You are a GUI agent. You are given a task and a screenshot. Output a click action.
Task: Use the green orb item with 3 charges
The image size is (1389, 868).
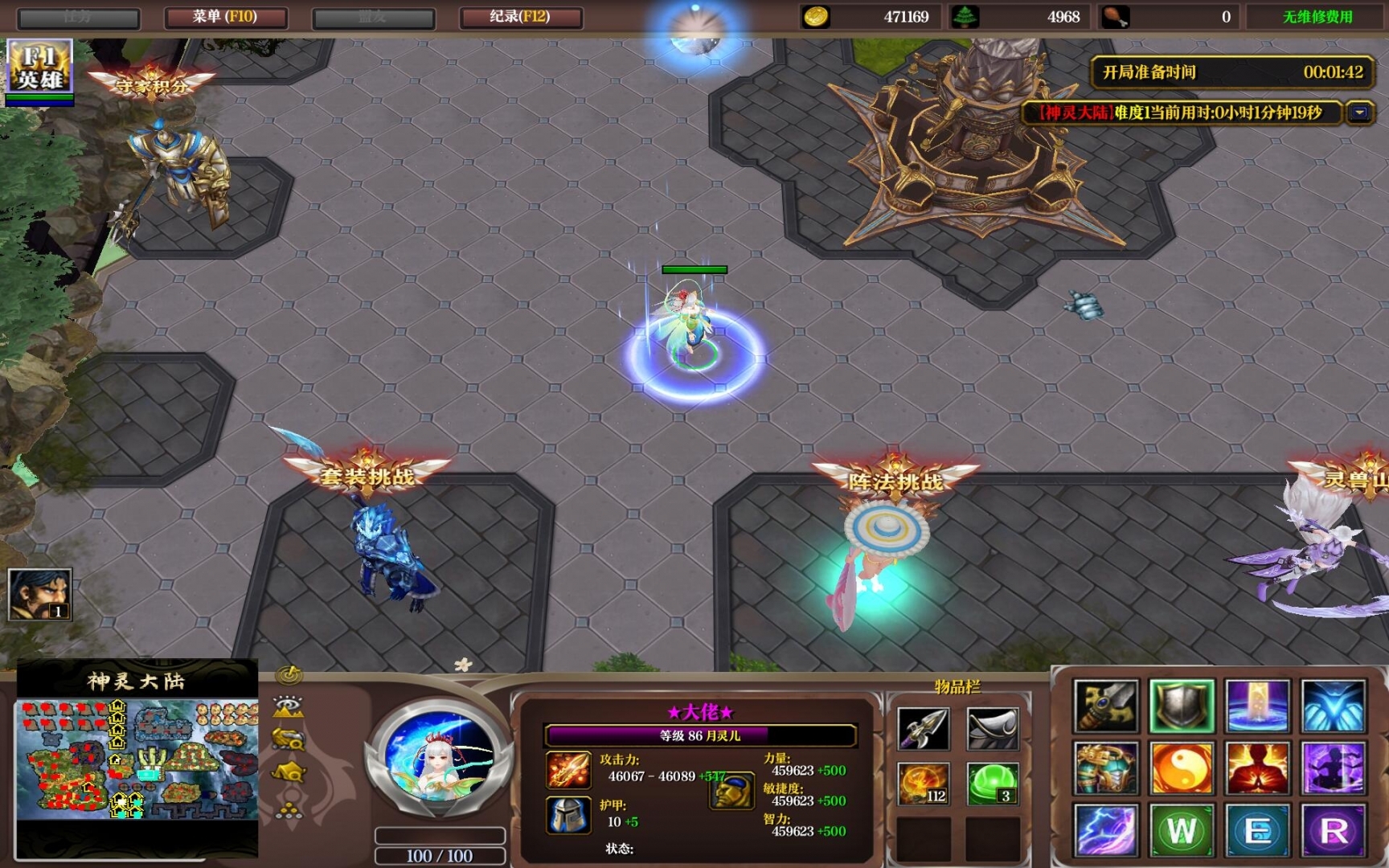[993, 784]
